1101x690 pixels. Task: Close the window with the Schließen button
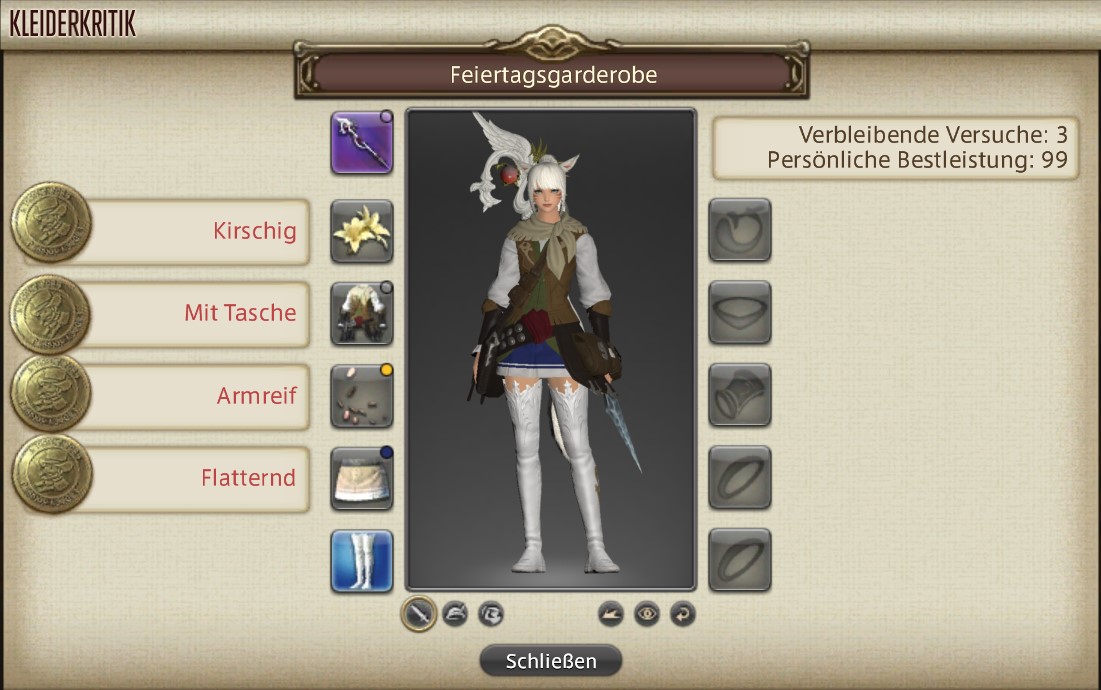(x=551, y=661)
